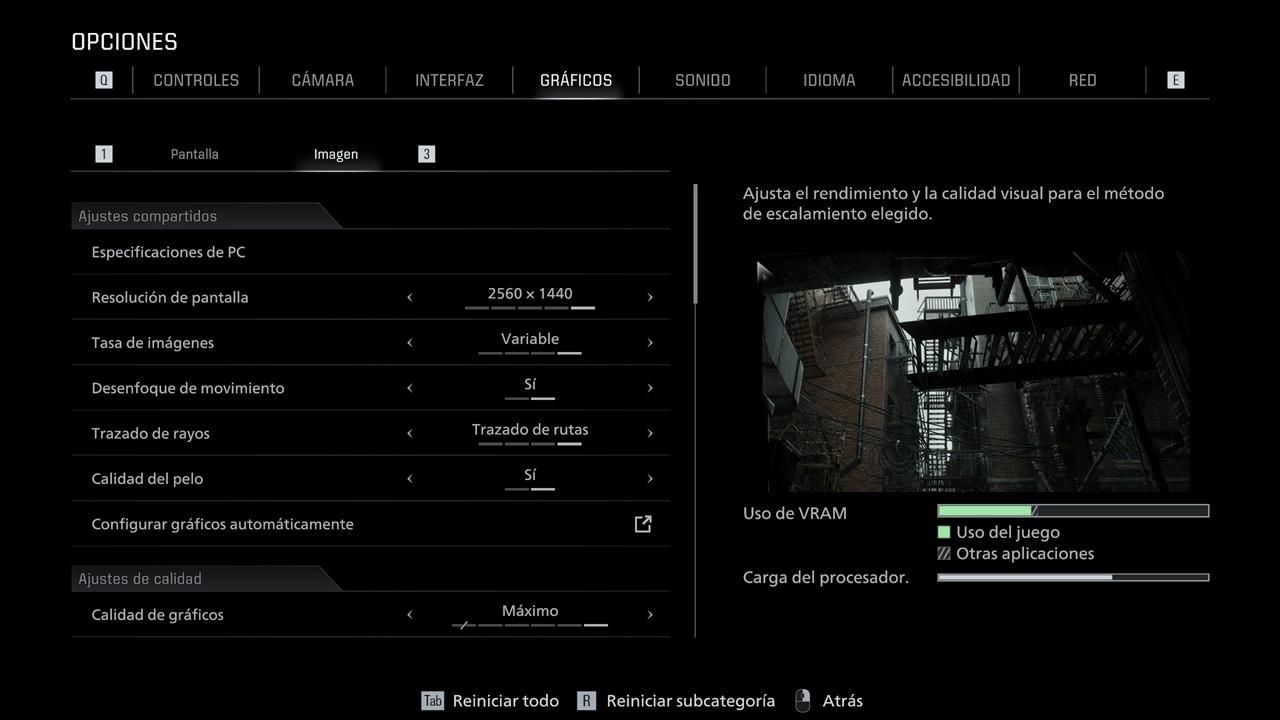Screen dimensions: 1280x720
Task: Click left arrow on Trazado de rayos
Action: click(x=409, y=432)
